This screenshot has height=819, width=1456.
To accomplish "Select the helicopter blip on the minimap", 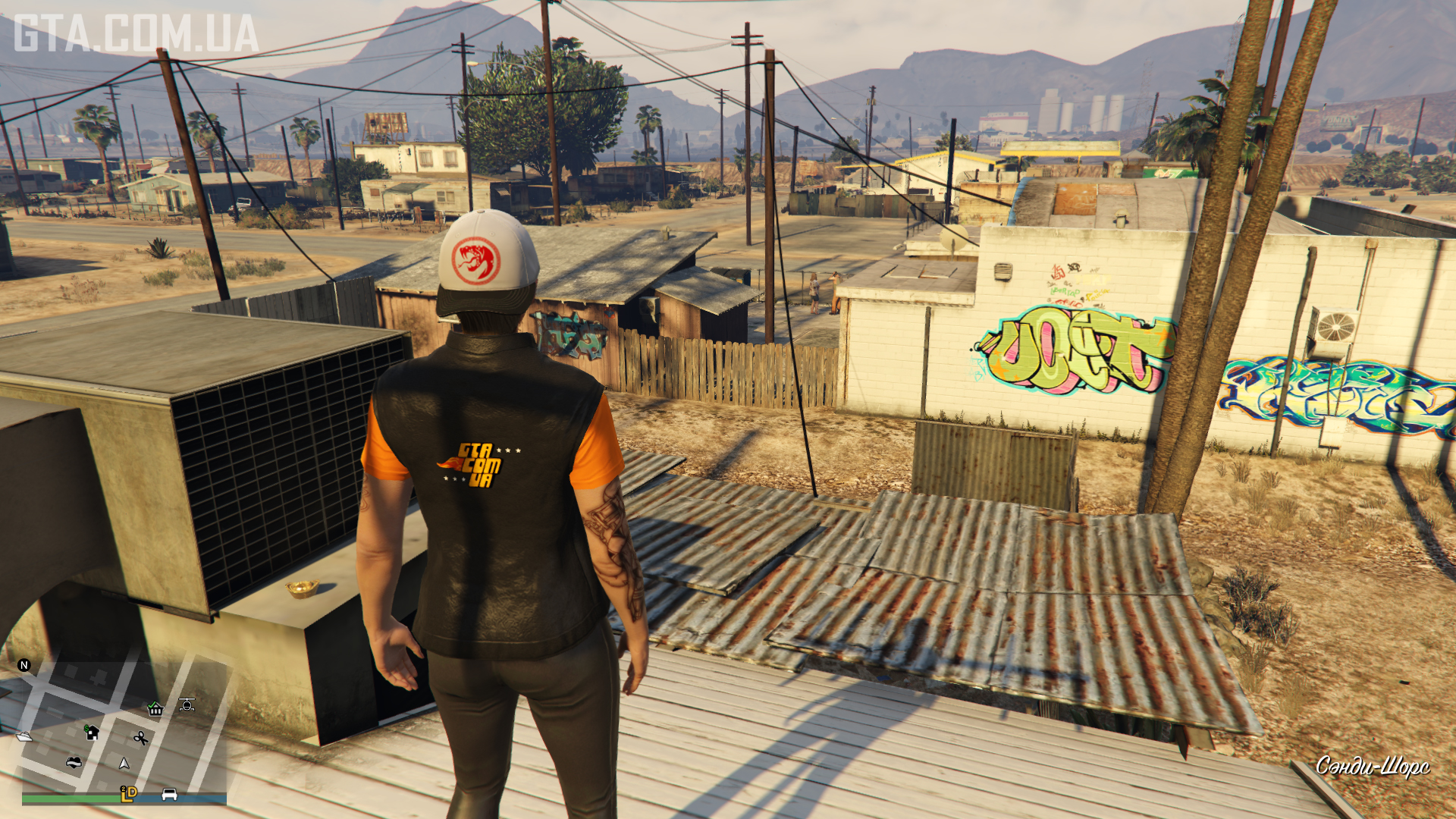I will (187, 704).
